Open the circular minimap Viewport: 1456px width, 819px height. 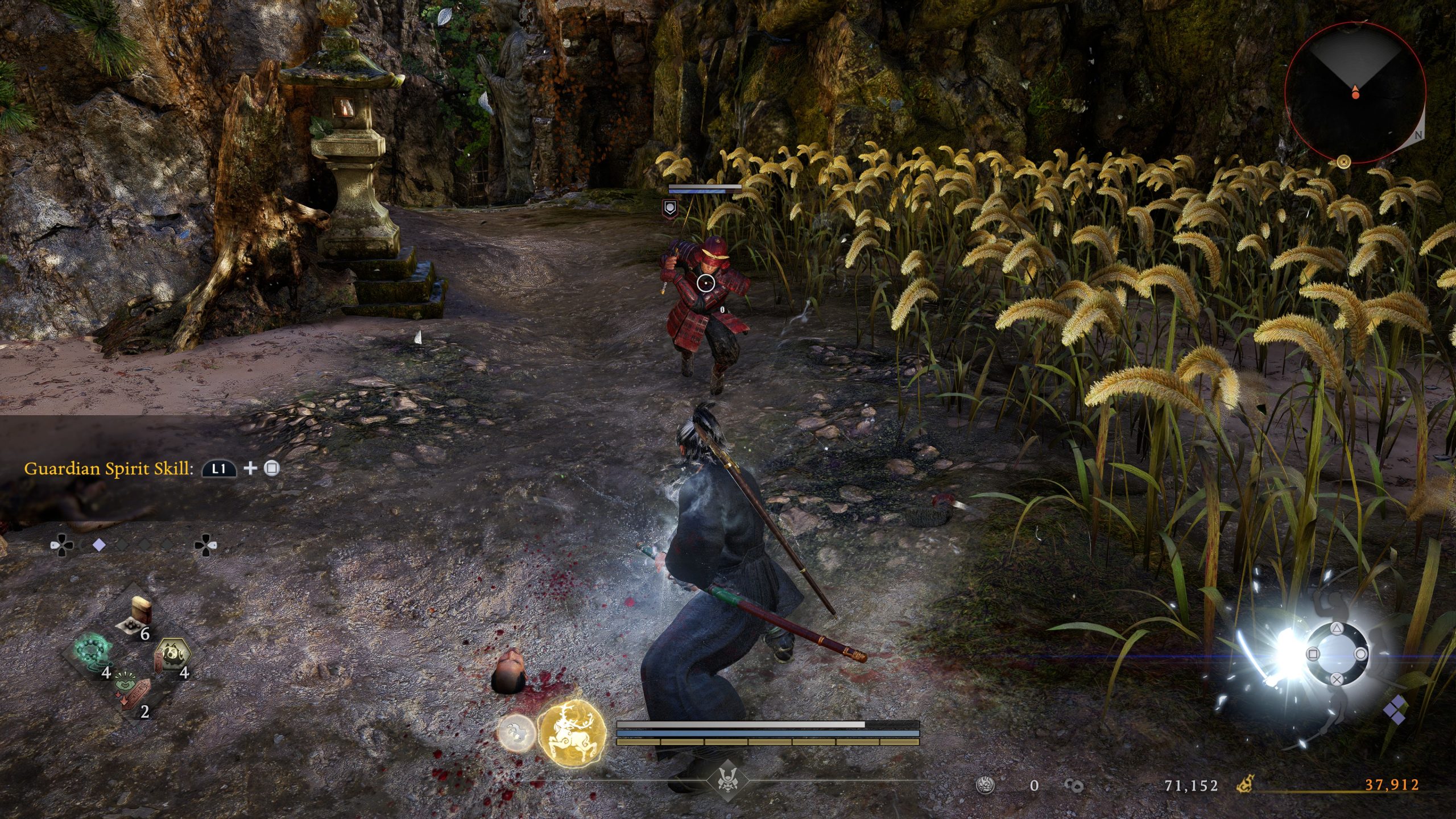(x=1355, y=92)
